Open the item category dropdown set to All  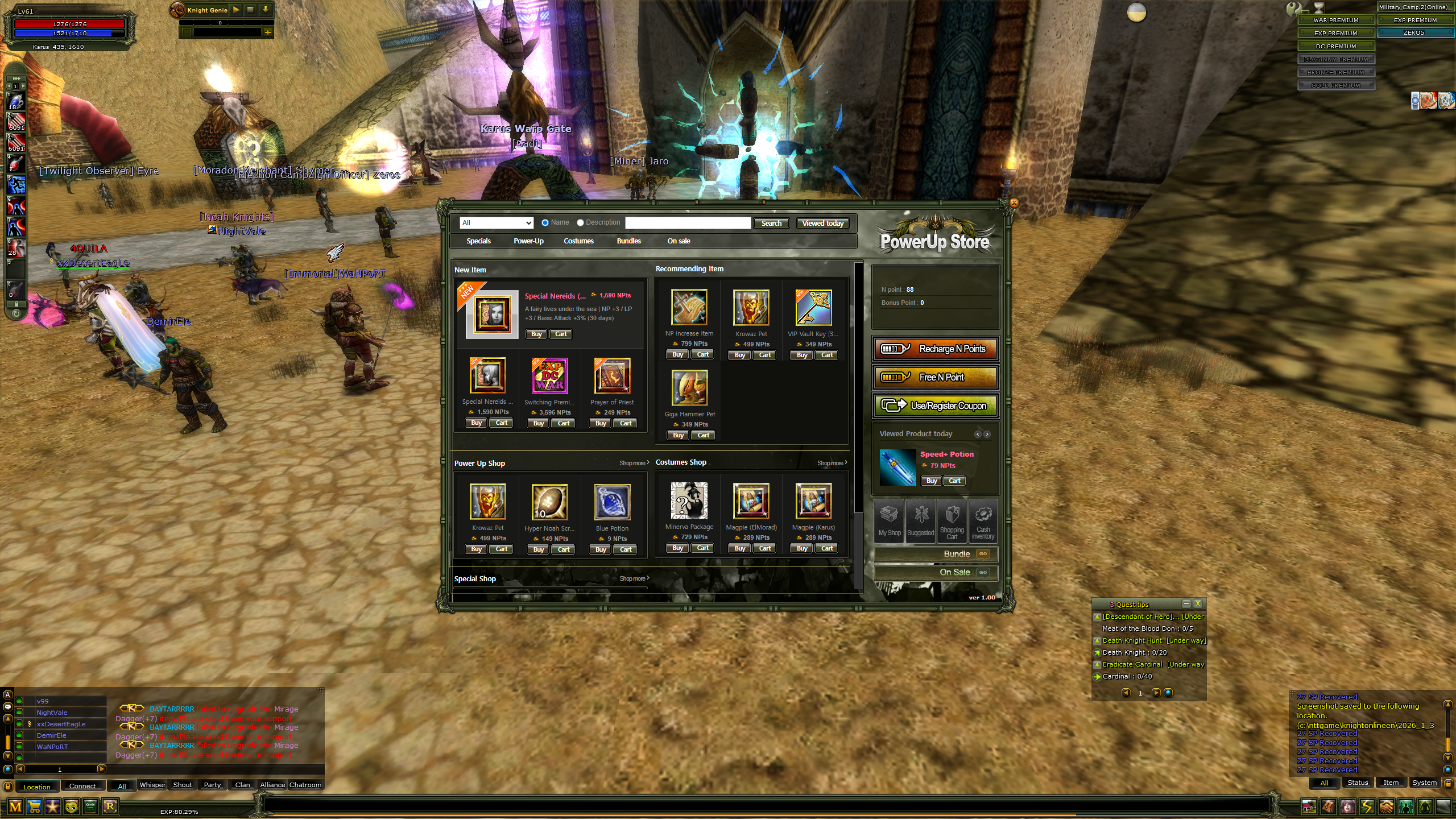(x=497, y=223)
